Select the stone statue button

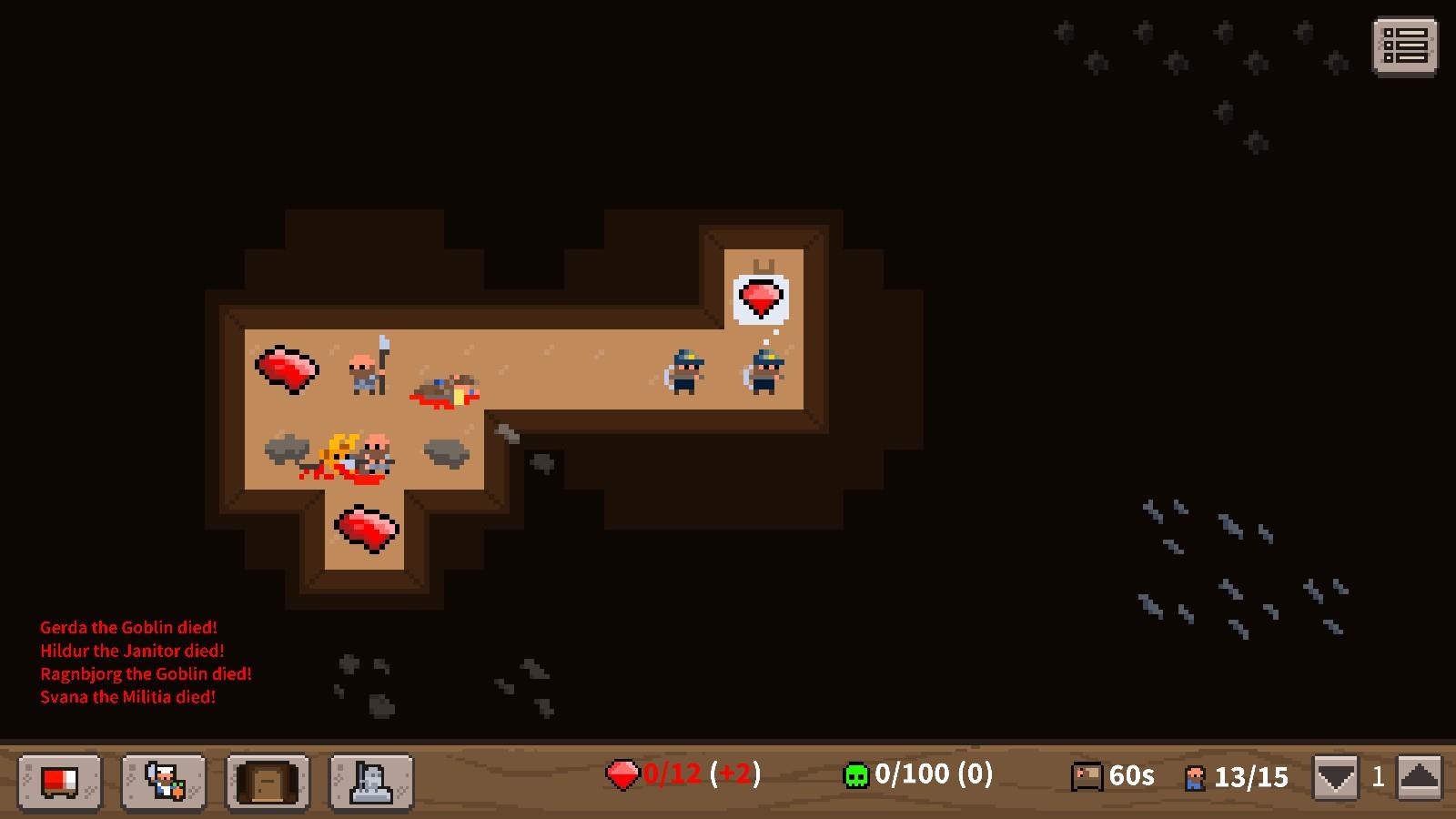click(371, 781)
